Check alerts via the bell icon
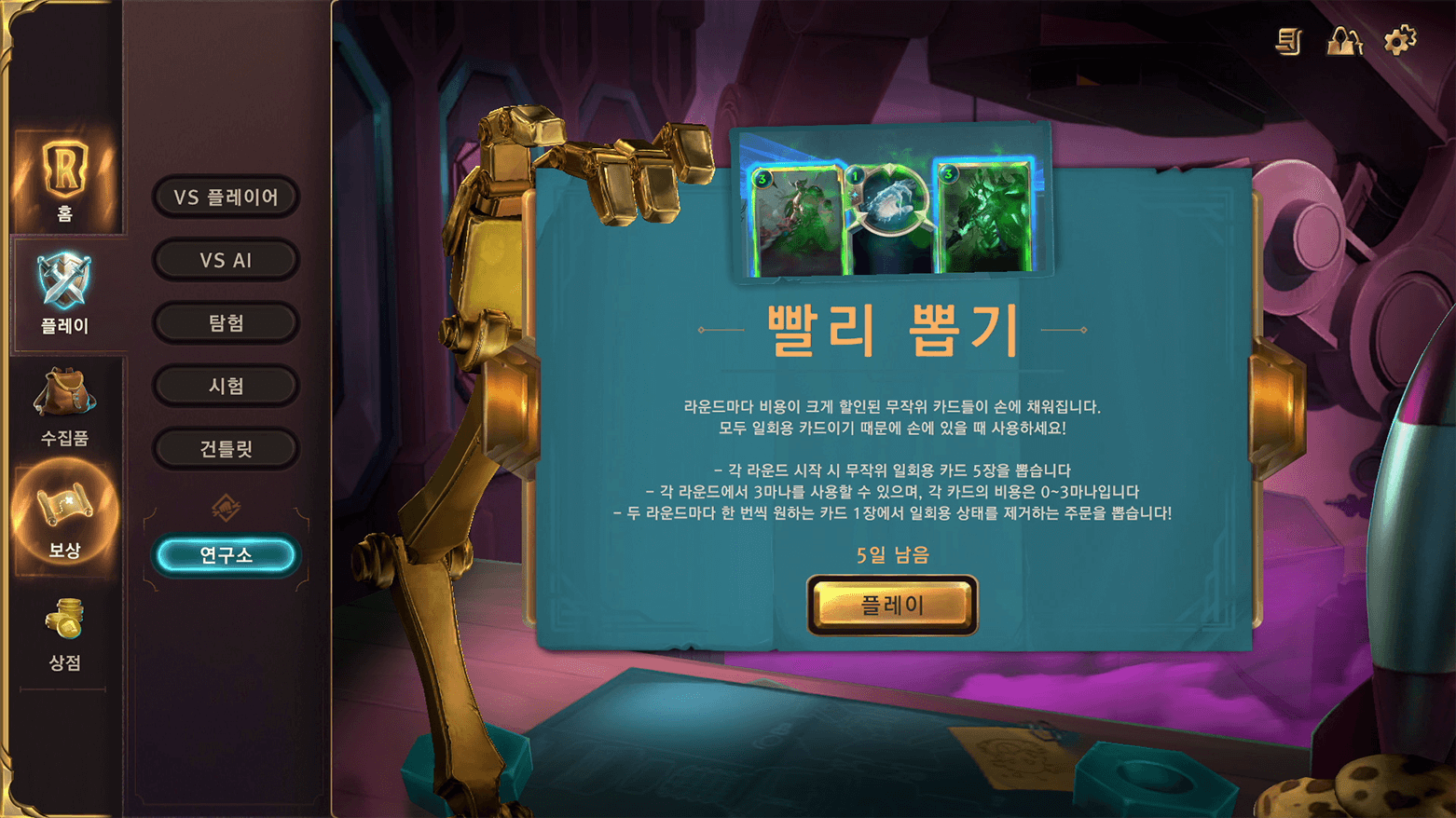 (1343, 42)
